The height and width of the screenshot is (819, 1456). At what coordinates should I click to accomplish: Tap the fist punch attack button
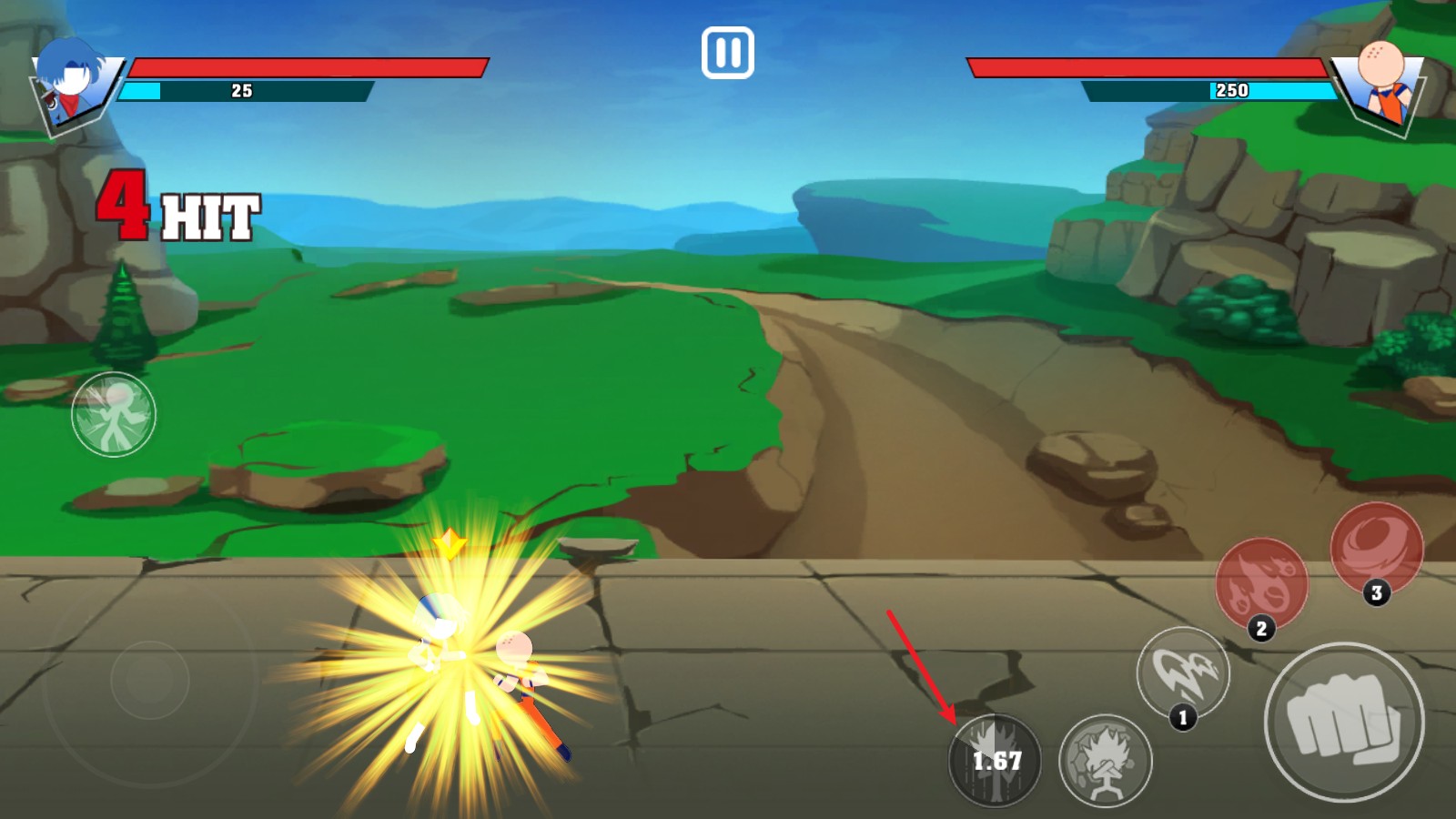[1343, 722]
